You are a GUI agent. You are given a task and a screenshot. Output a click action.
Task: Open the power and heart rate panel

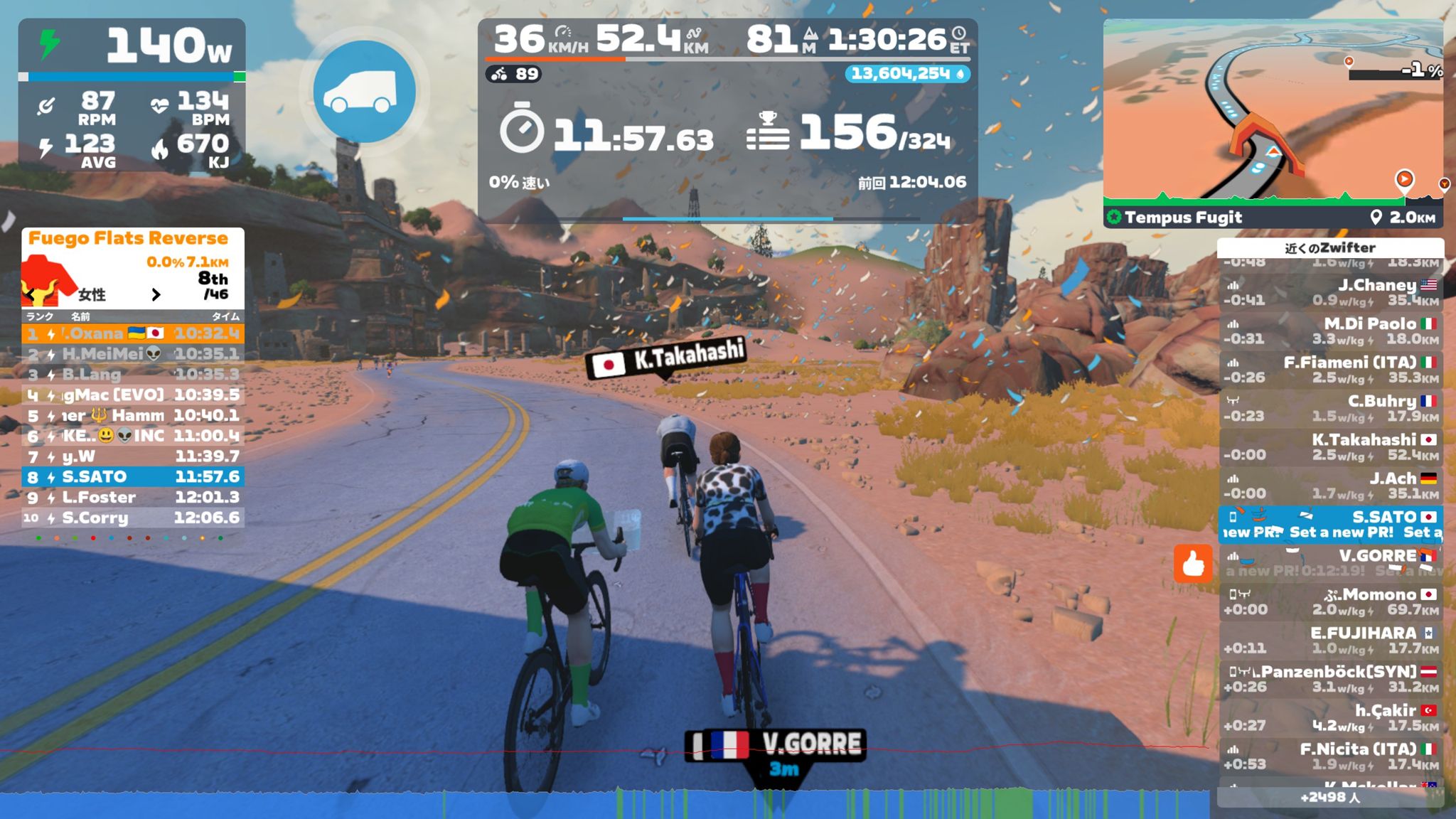132,95
